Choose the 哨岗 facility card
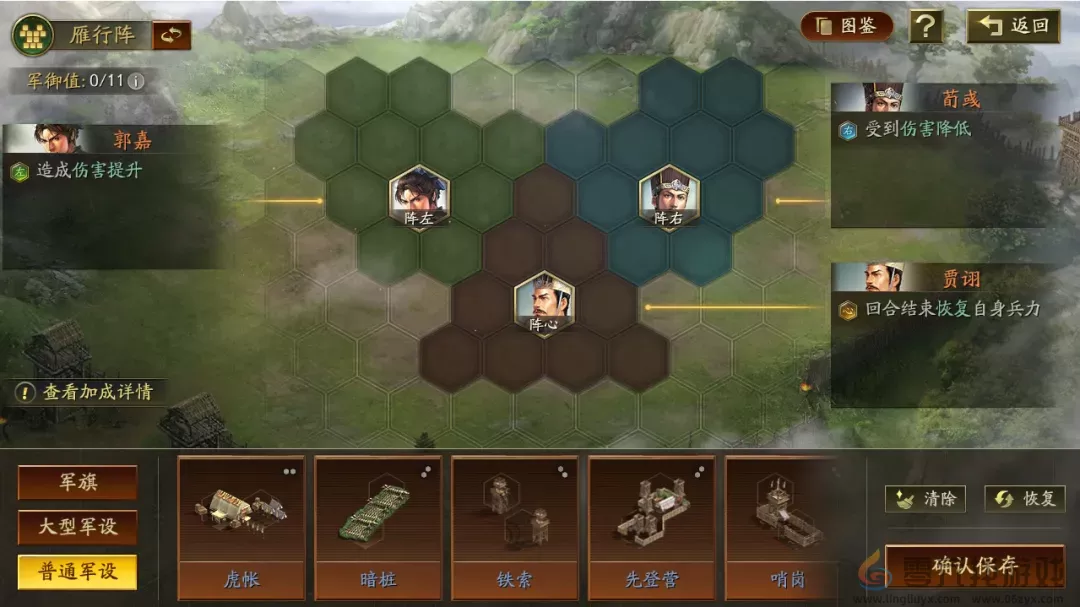Screen dimensions: 1080x607 pos(783,527)
